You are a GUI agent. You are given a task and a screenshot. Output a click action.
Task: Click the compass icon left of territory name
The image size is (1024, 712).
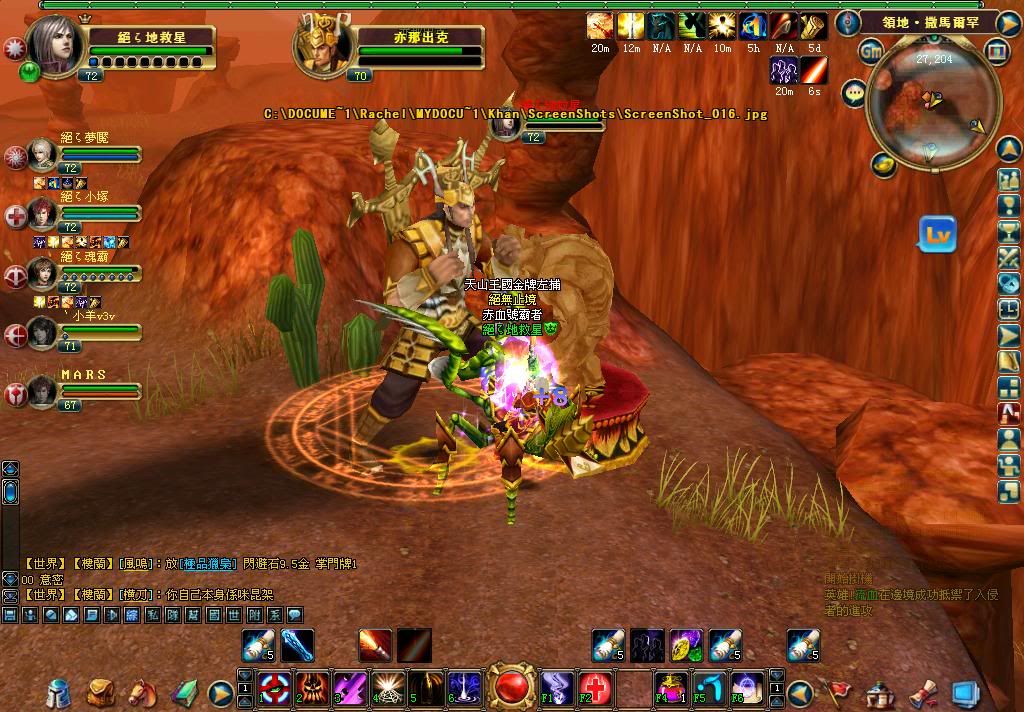coord(848,21)
